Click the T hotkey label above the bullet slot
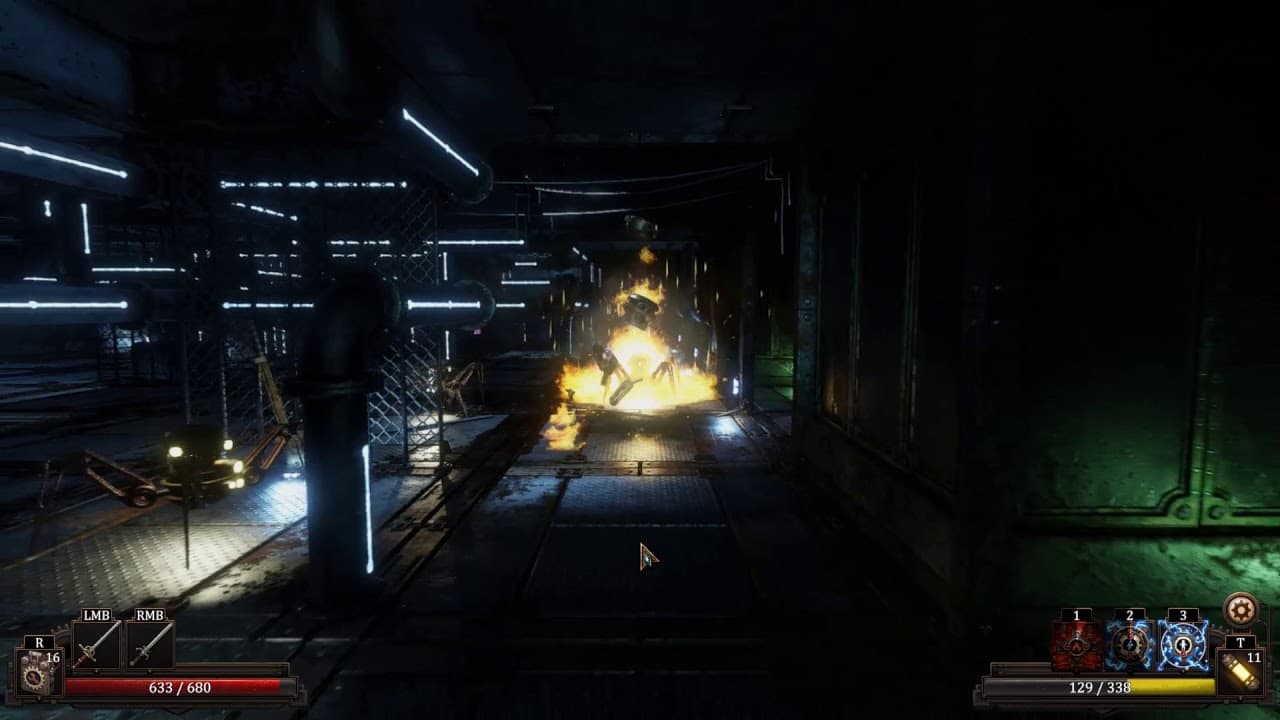Image resolution: width=1280 pixels, height=720 pixels. click(1240, 643)
